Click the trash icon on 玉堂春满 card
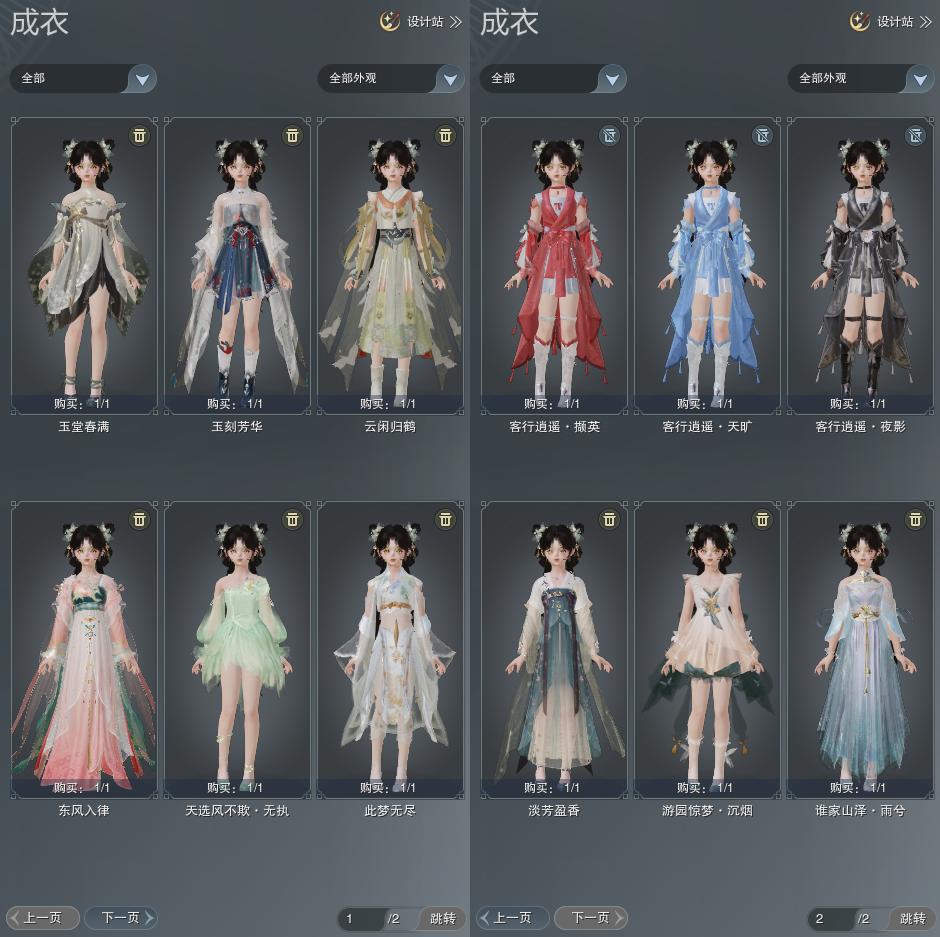 click(140, 135)
